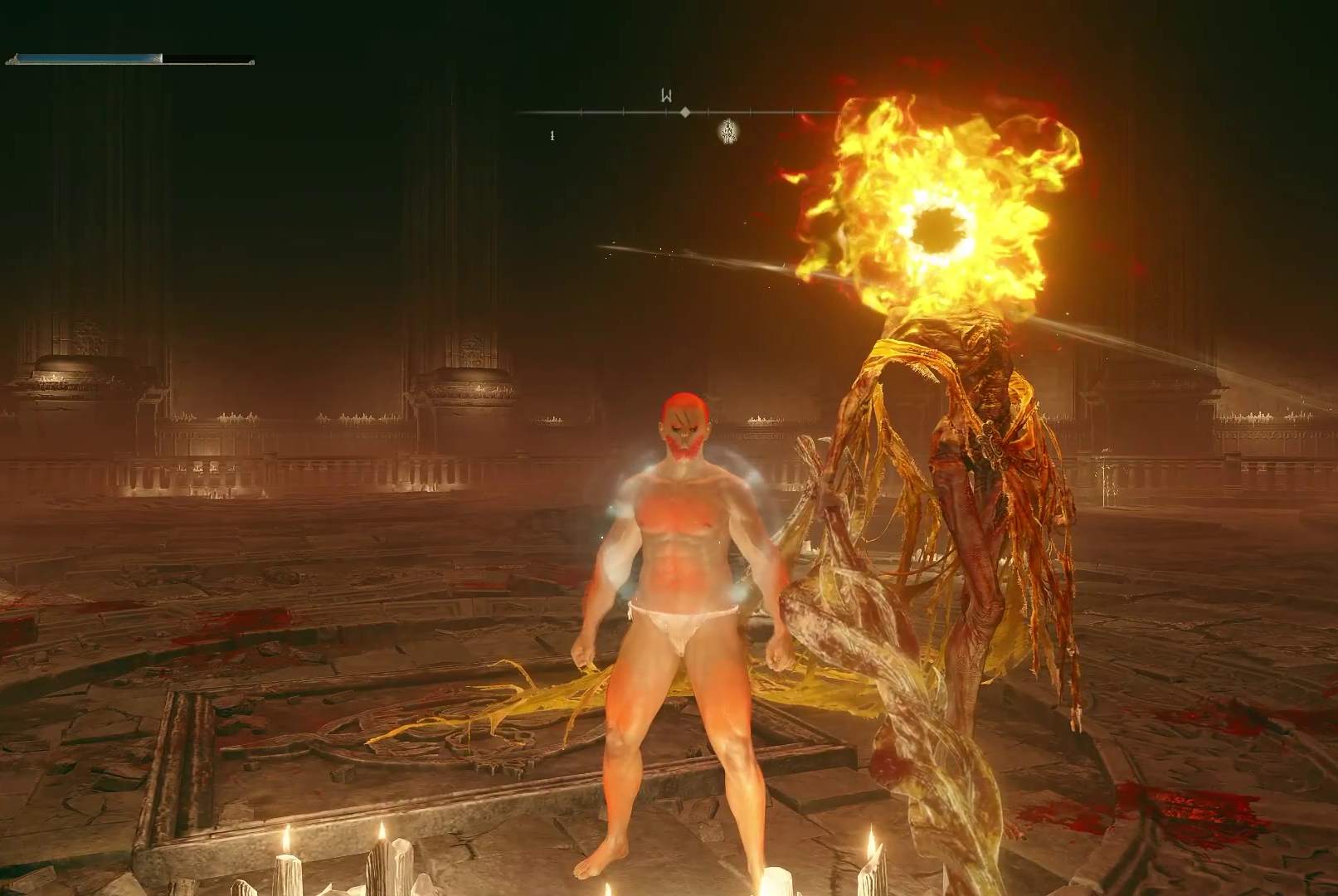This screenshot has width=1338, height=896.
Task: Click the numbered marker 1 below the compass
Action: (x=552, y=135)
